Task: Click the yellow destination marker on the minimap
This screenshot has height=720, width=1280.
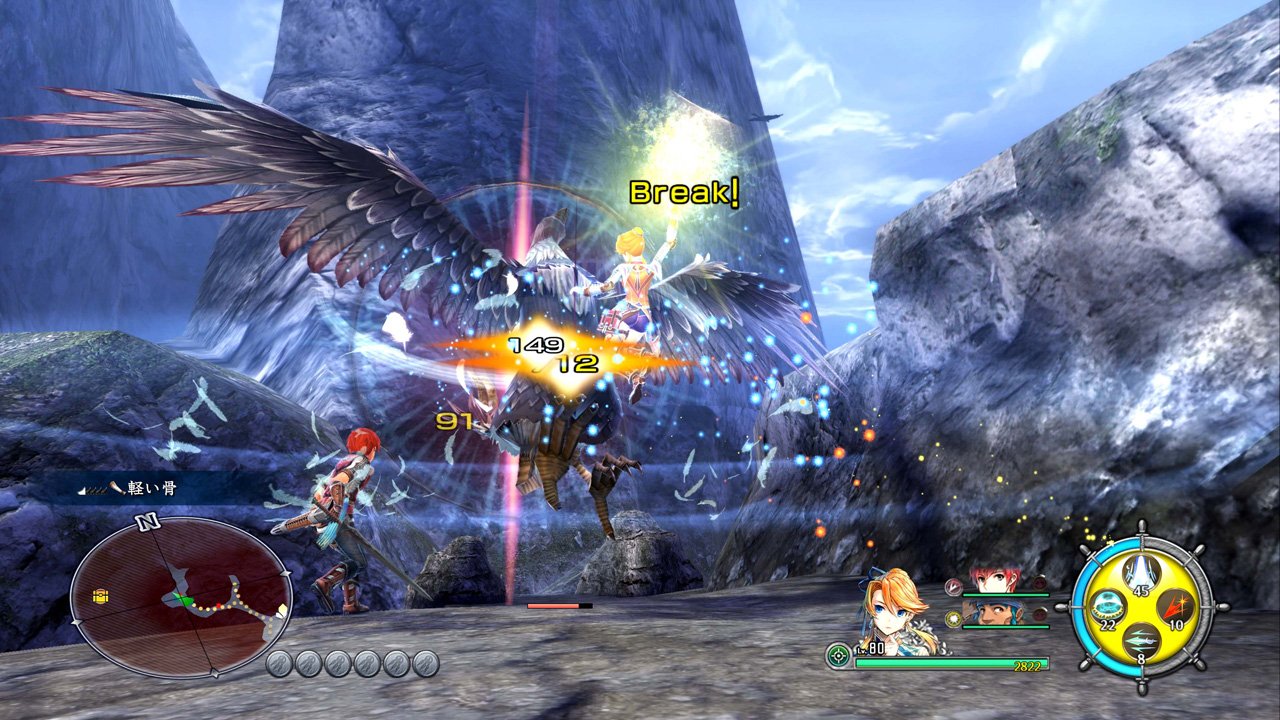Action: 281,608
